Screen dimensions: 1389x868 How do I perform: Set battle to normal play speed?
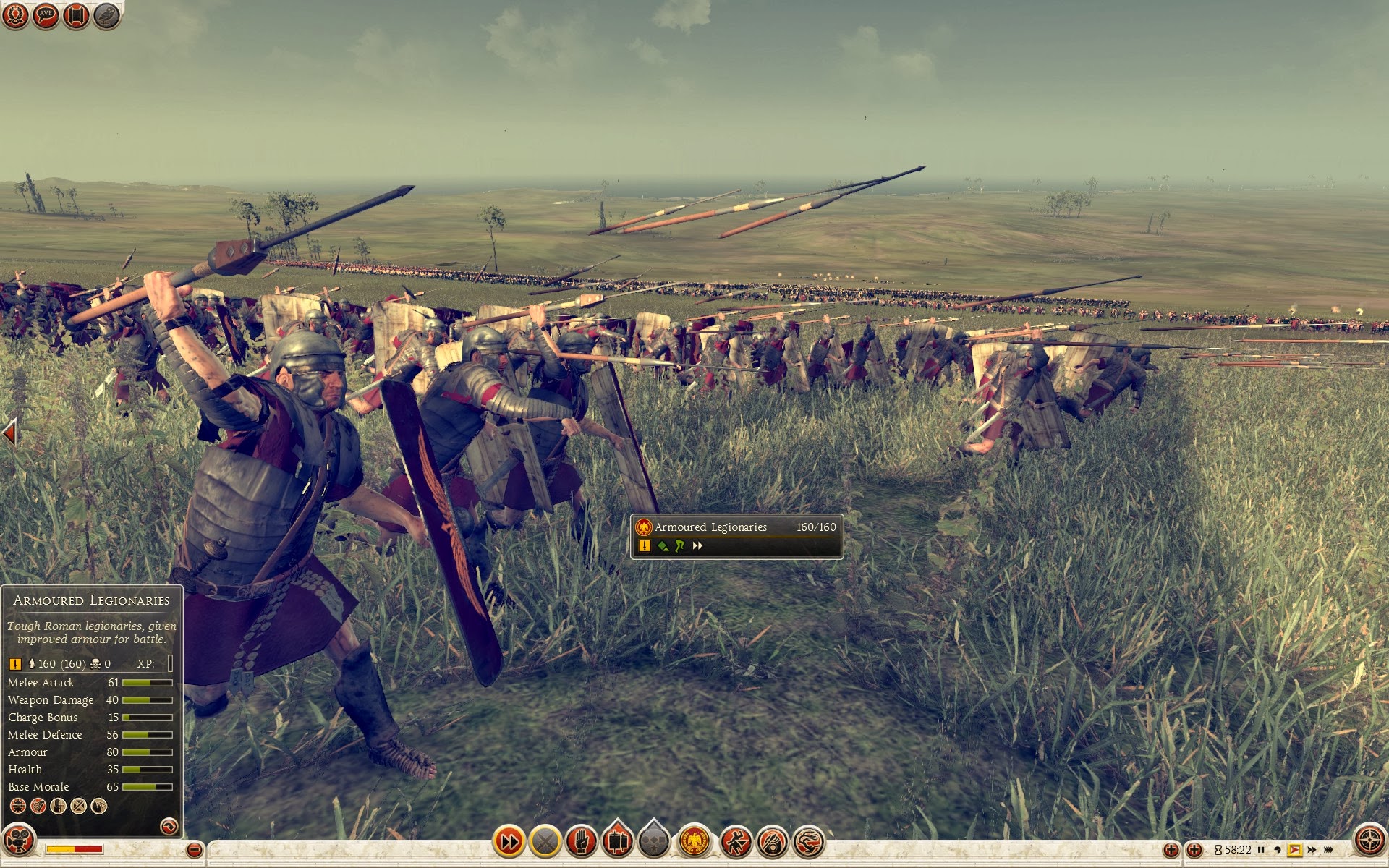pos(1294,850)
